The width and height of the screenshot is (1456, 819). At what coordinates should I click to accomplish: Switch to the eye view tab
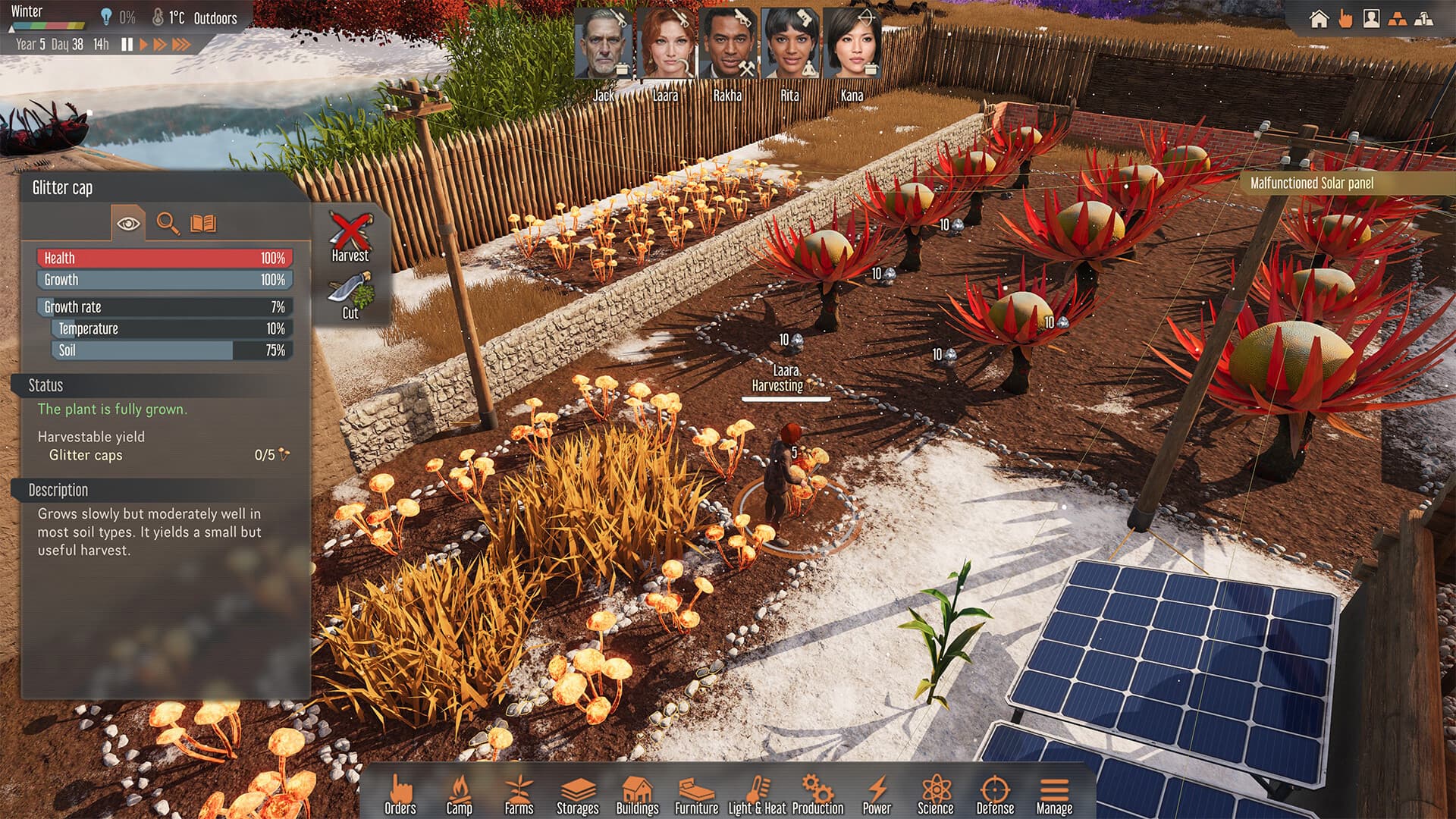coord(130,223)
